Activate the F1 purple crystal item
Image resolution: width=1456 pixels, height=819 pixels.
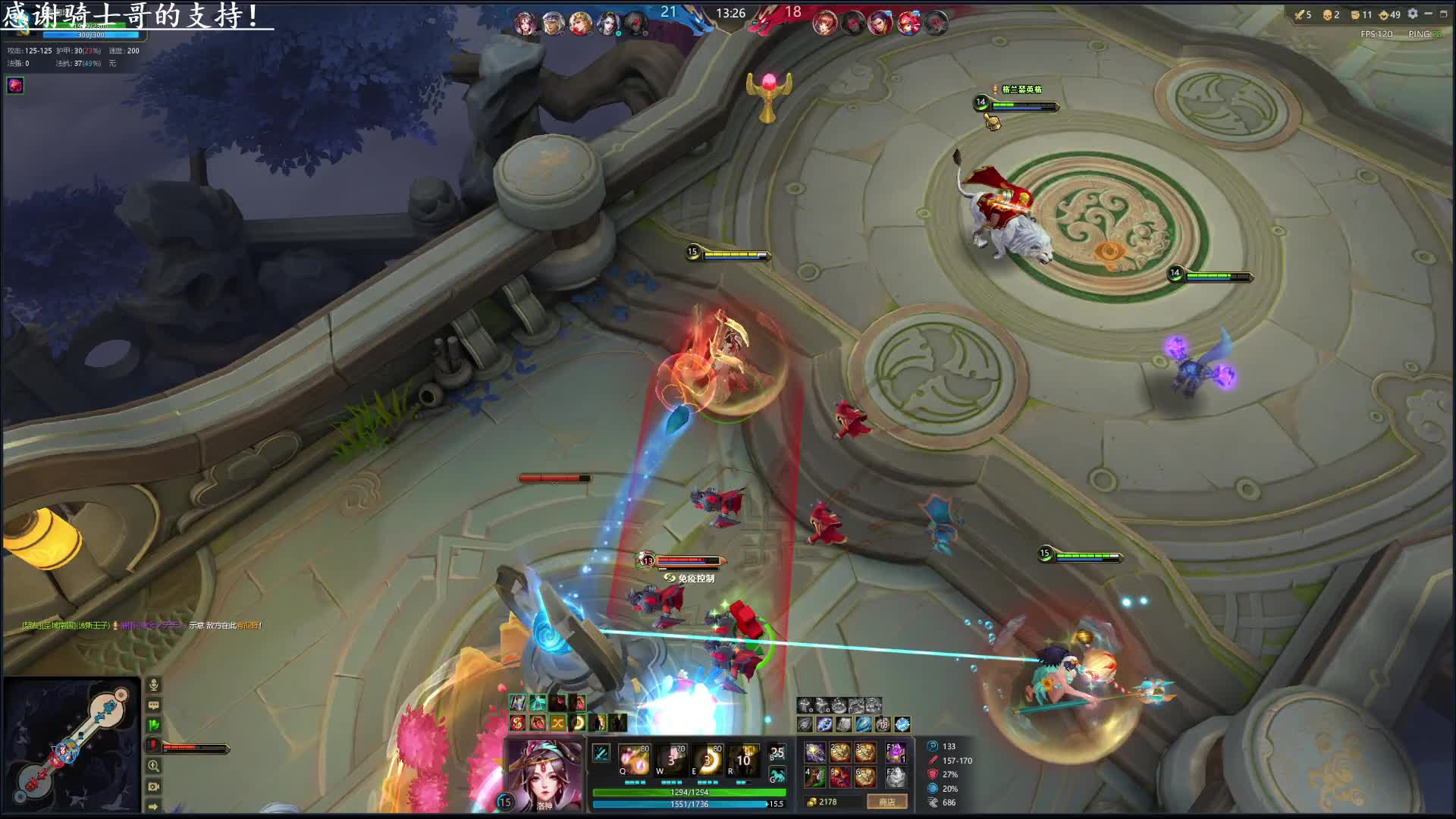click(x=896, y=752)
